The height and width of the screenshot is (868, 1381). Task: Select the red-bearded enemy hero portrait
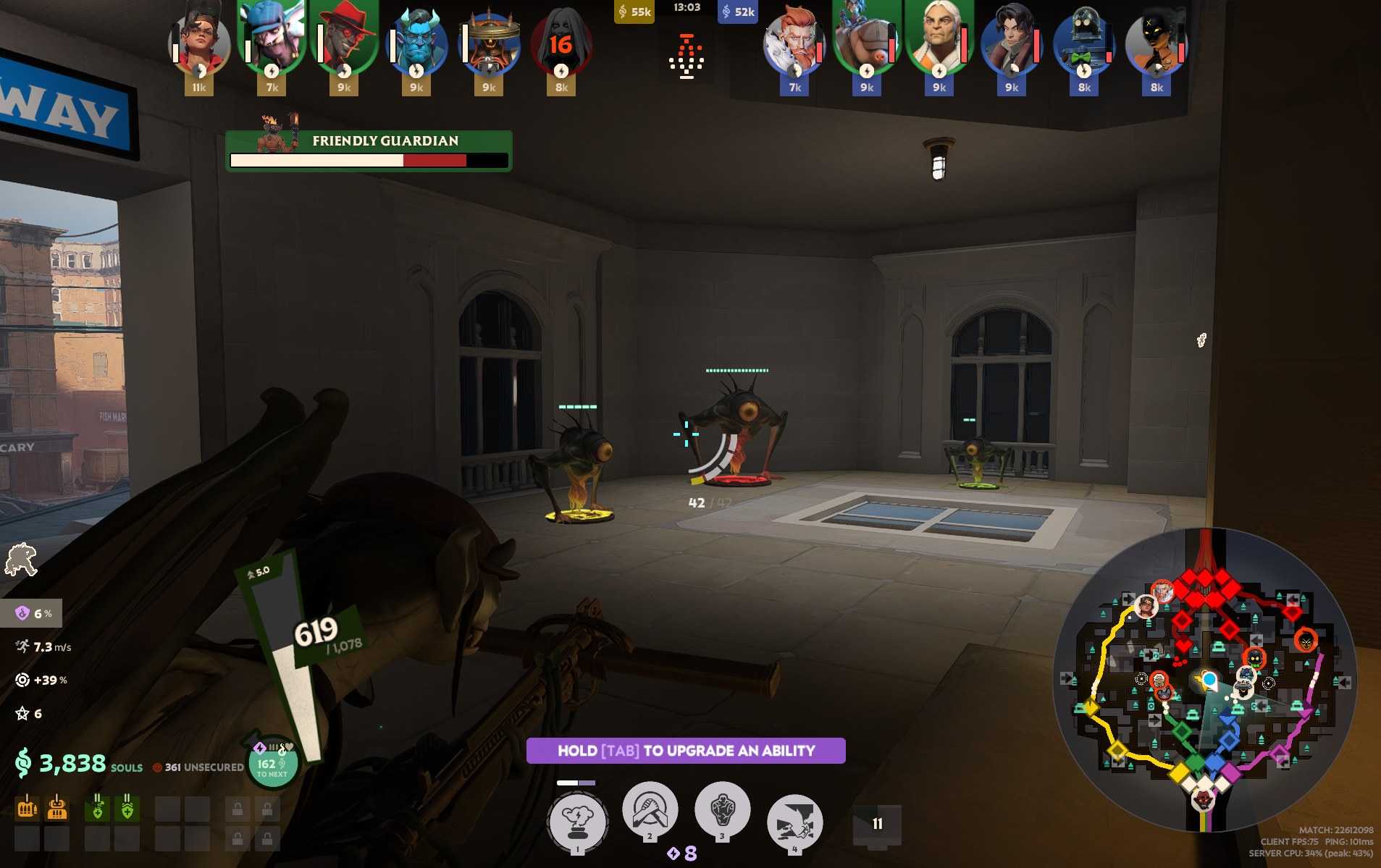coord(794,43)
